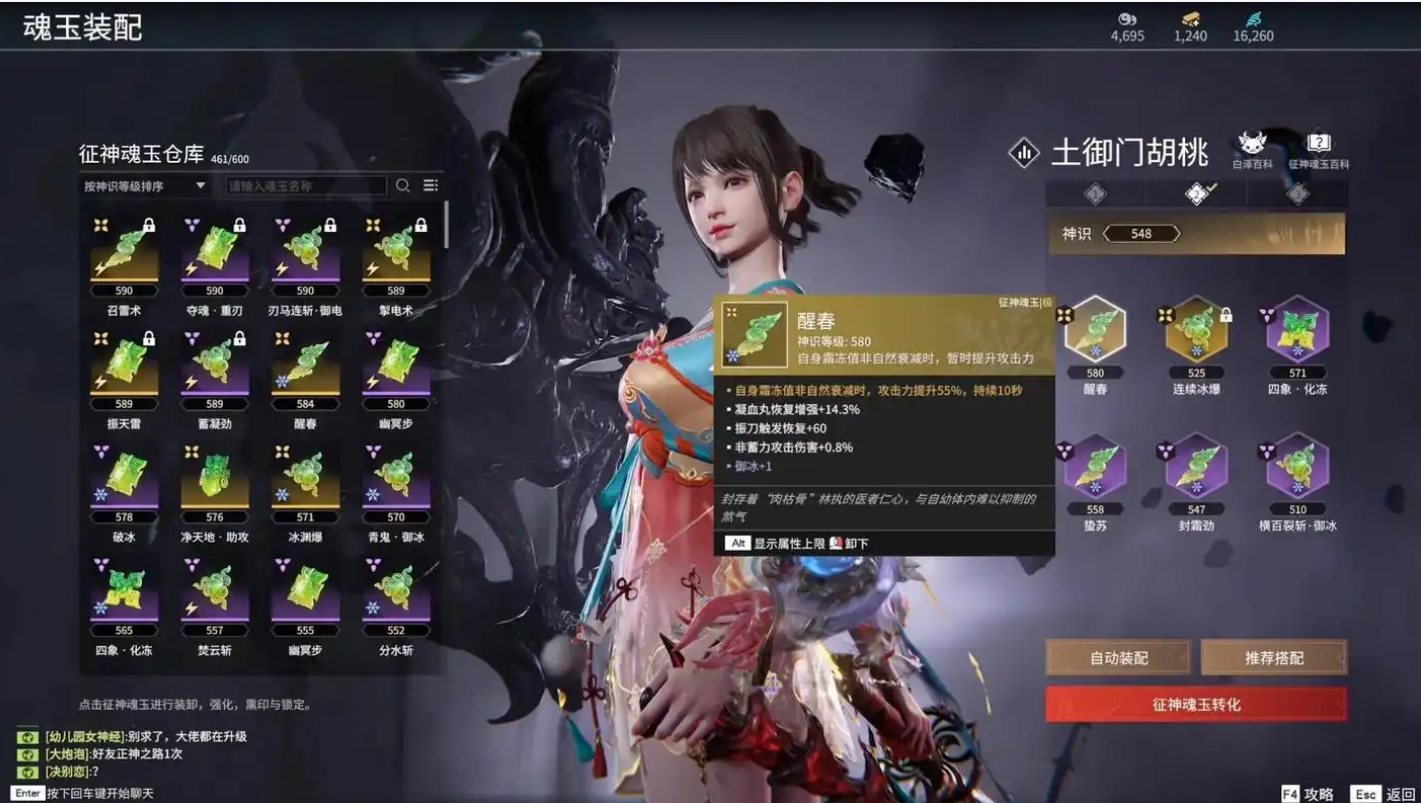Image resolution: width=1421 pixels, height=803 pixels.
Task: Open the 征神魂玉百科 guide
Action: coord(1318,148)
